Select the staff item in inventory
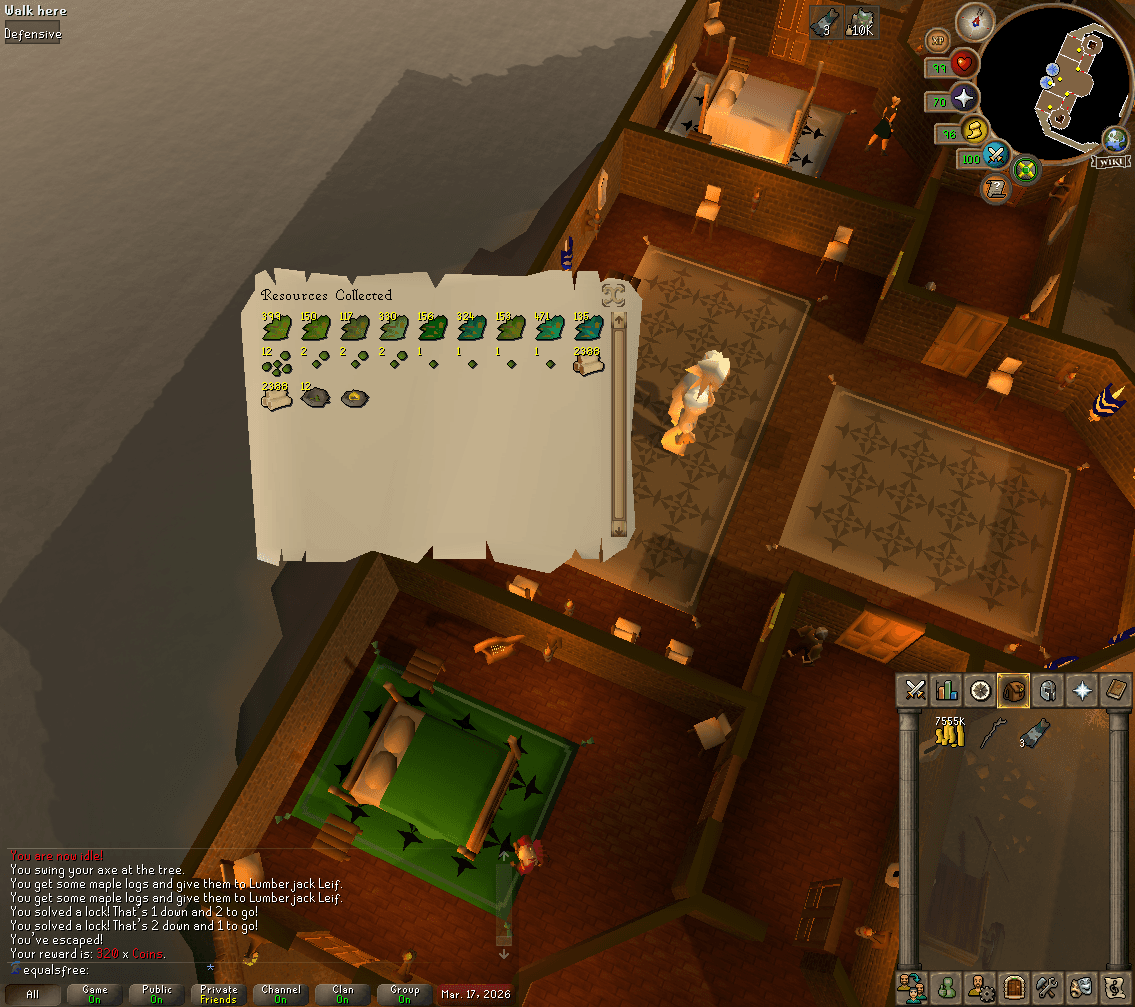Screen dimensions: 1135x1007 [991, 733]
